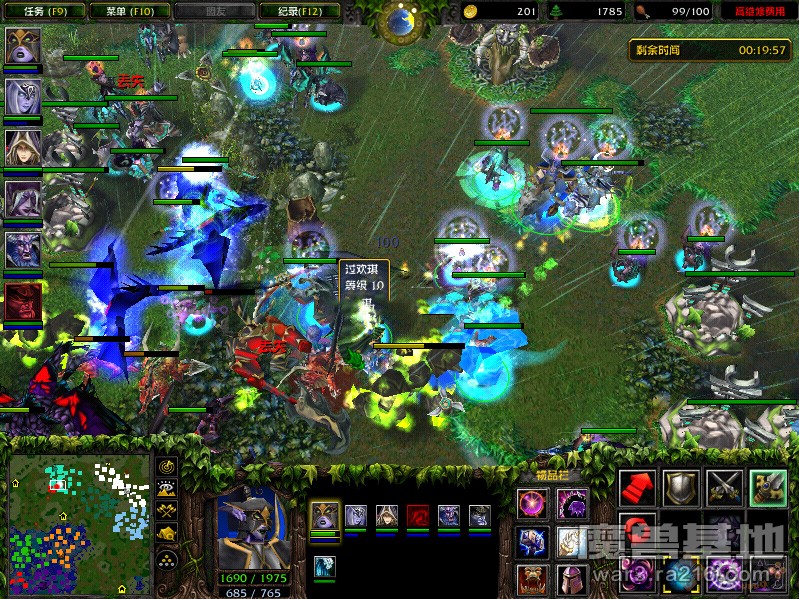Click the Move command red arrow
This screenshot has height=599, width=799.
click(637, 487)
